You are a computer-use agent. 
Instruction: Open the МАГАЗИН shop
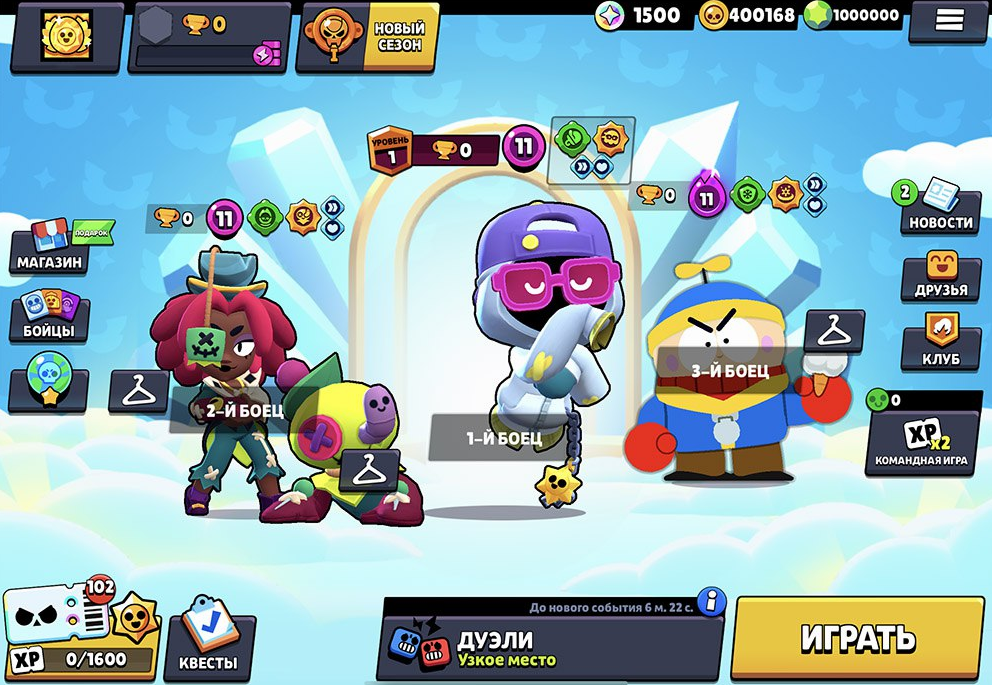(48, 250)
